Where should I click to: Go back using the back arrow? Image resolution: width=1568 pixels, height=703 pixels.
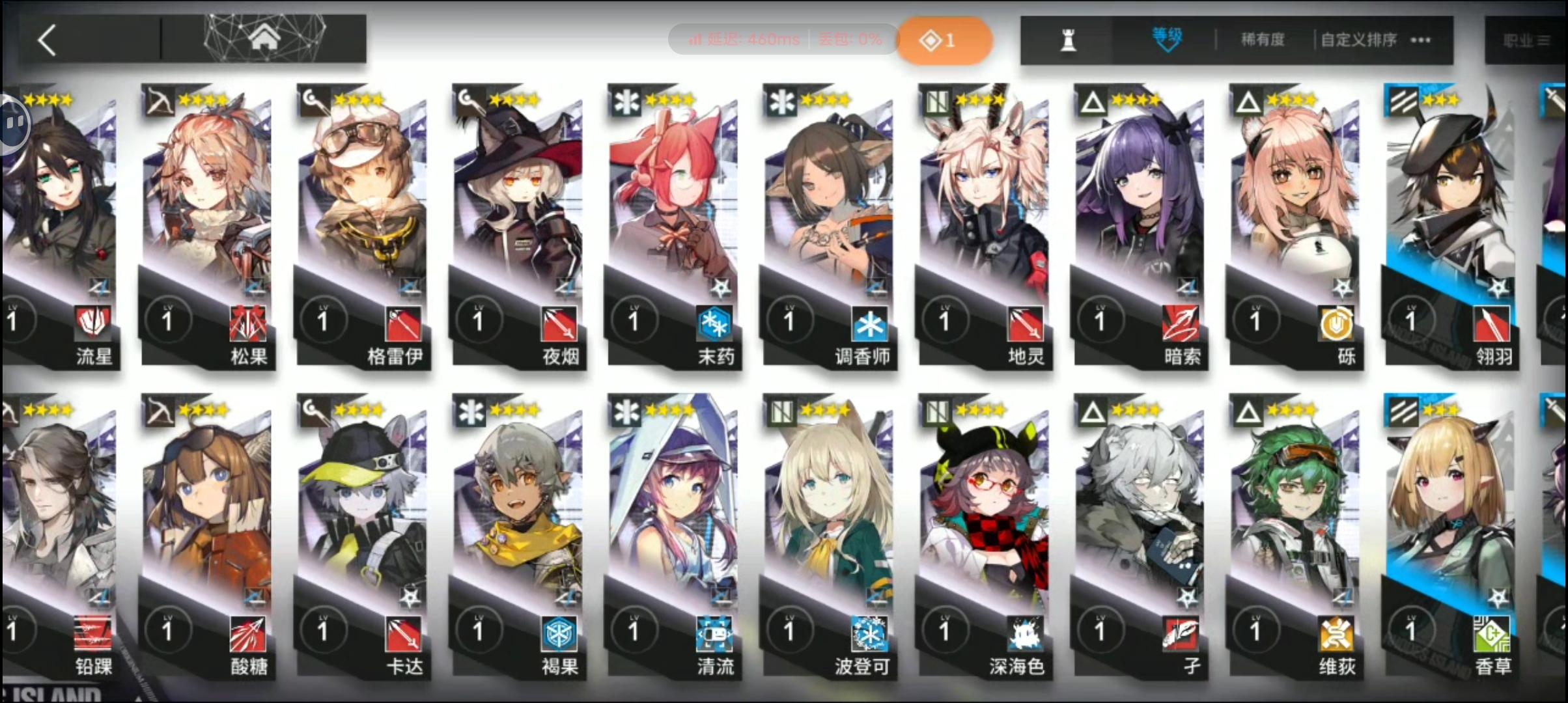47,39
